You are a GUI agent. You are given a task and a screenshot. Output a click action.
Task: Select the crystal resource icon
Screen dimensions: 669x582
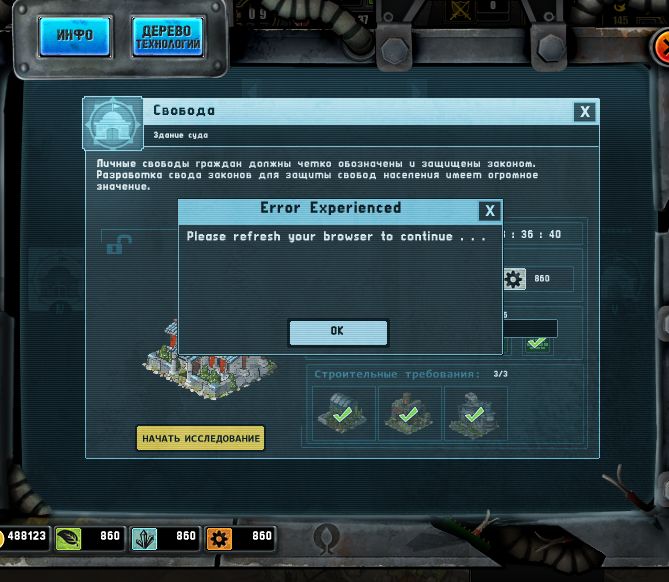coord(144,538)
